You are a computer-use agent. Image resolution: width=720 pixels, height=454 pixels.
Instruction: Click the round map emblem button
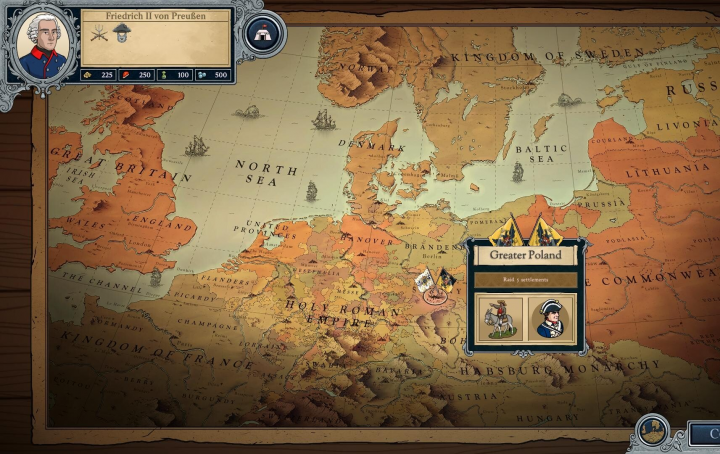point(652,431)
